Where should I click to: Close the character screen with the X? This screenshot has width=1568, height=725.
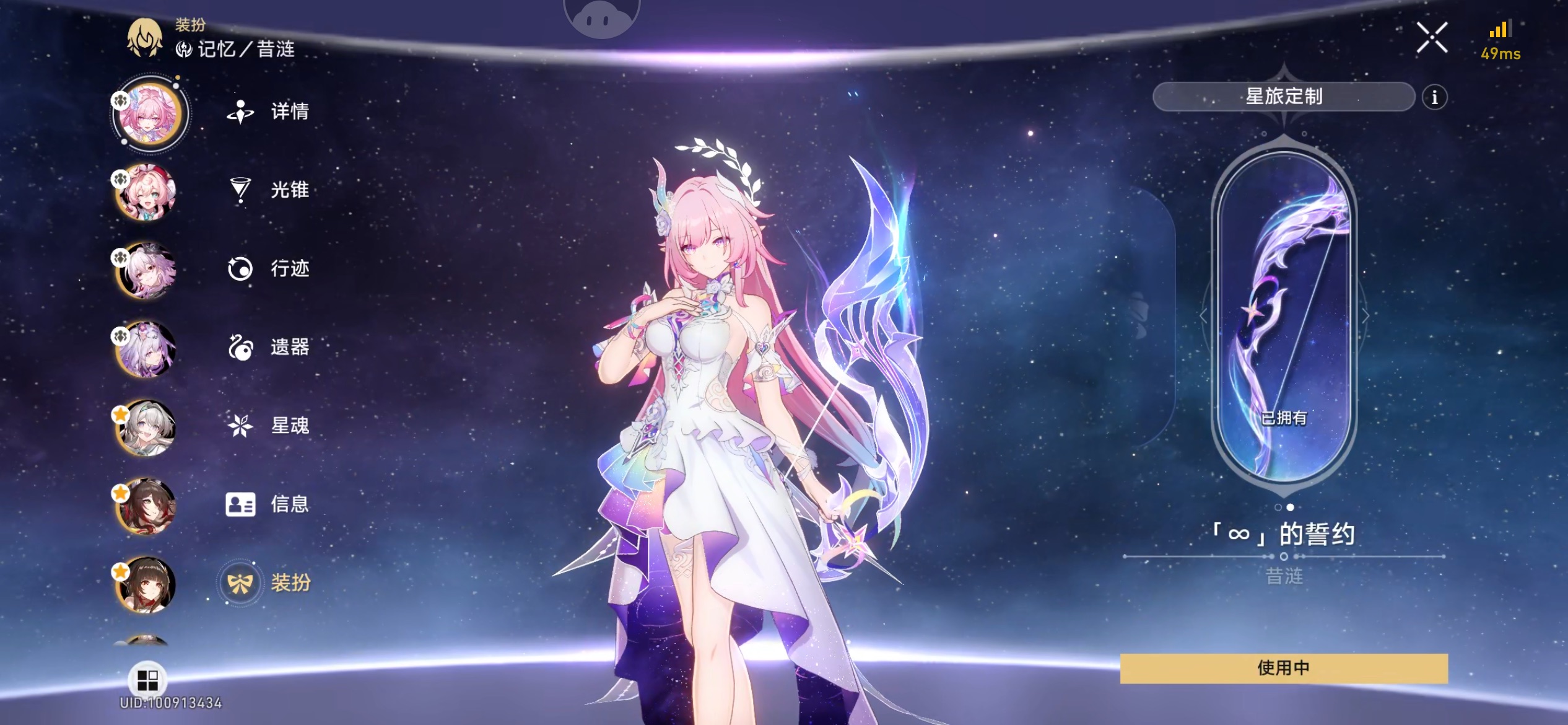(1432, 38)
